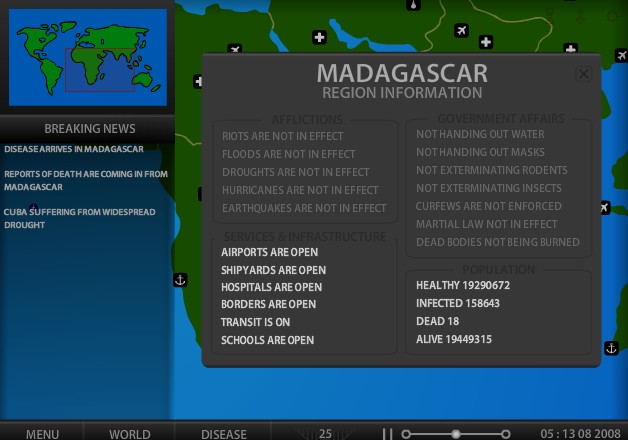
Task: Read the 'Disease arrives in Madagascar' headline
Action: (74, 149)
